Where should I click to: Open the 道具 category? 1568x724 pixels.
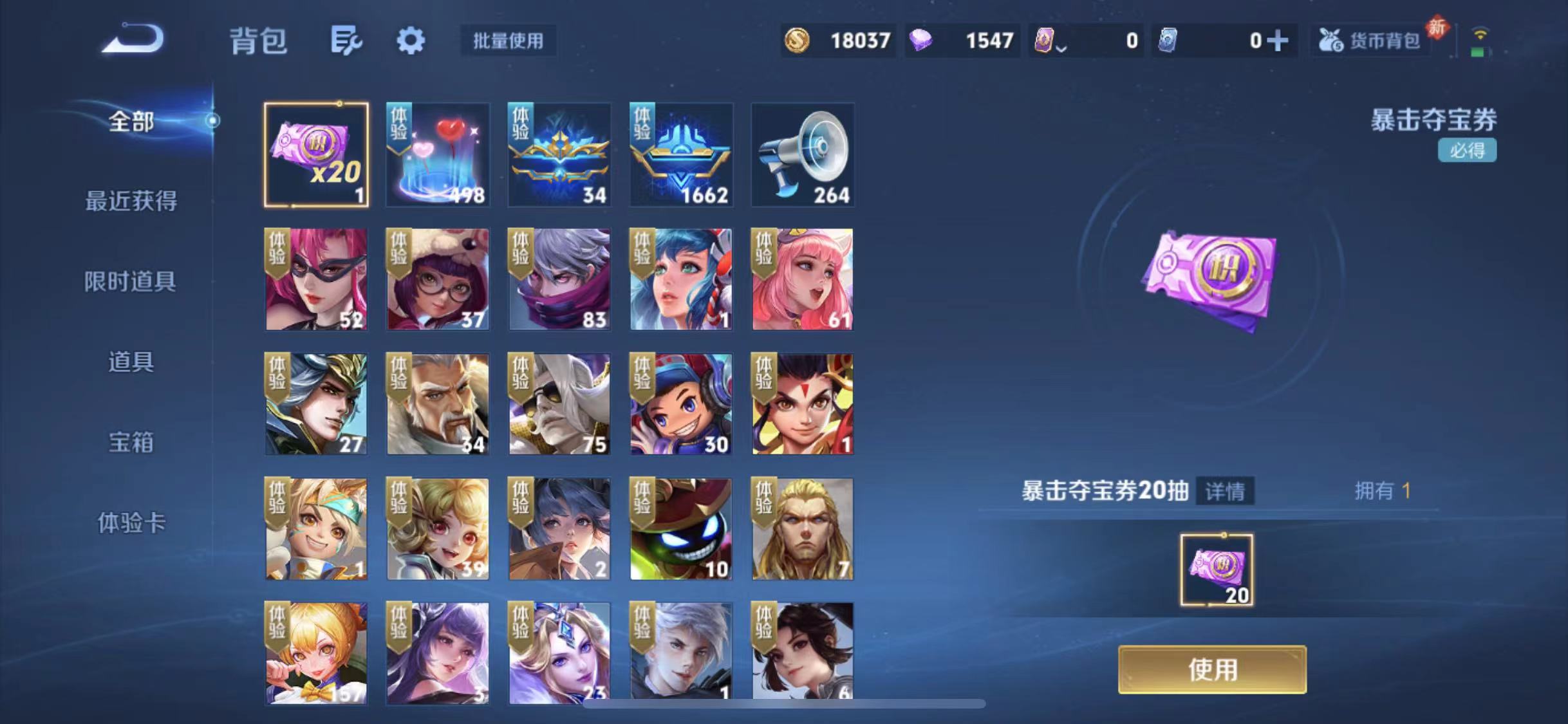(131, 362)
